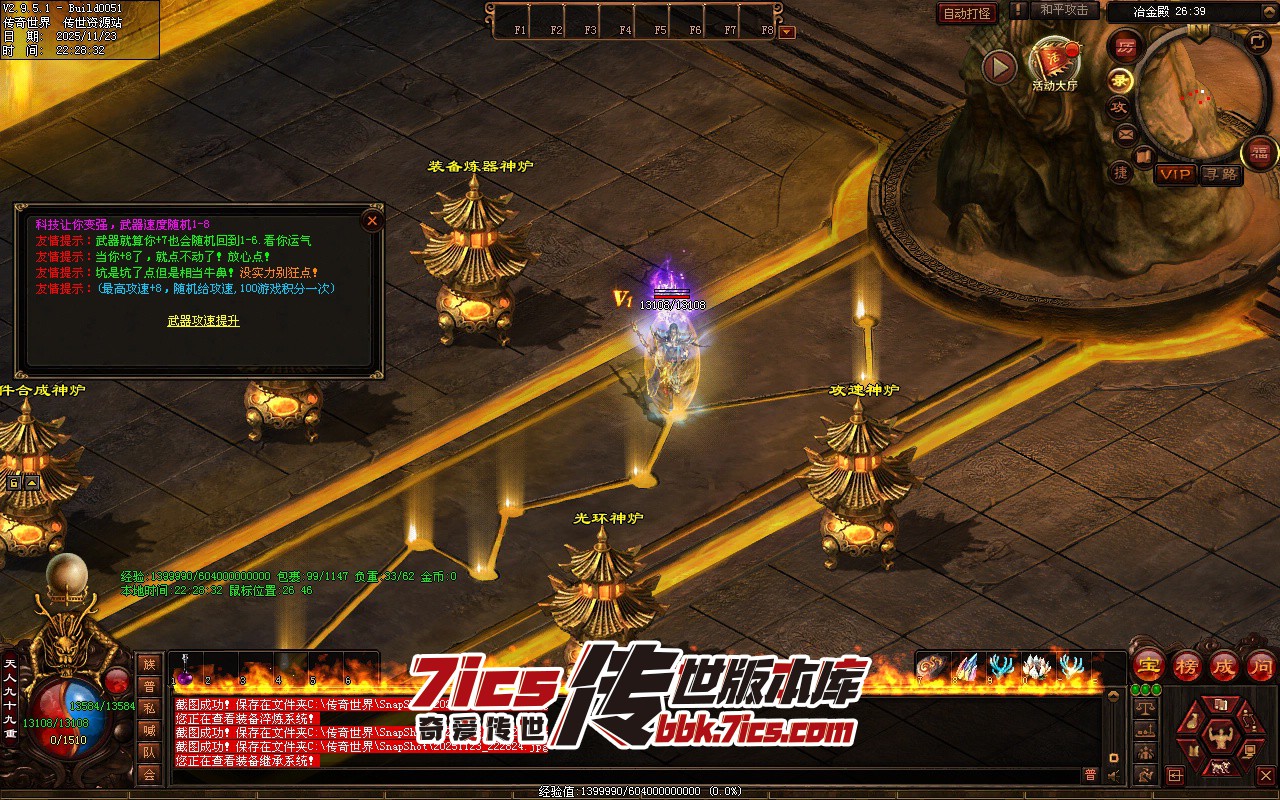This screenshot has height=800, width=1280.
Task: Switch the 和平攻击 attack mode
Action: 1064,10
